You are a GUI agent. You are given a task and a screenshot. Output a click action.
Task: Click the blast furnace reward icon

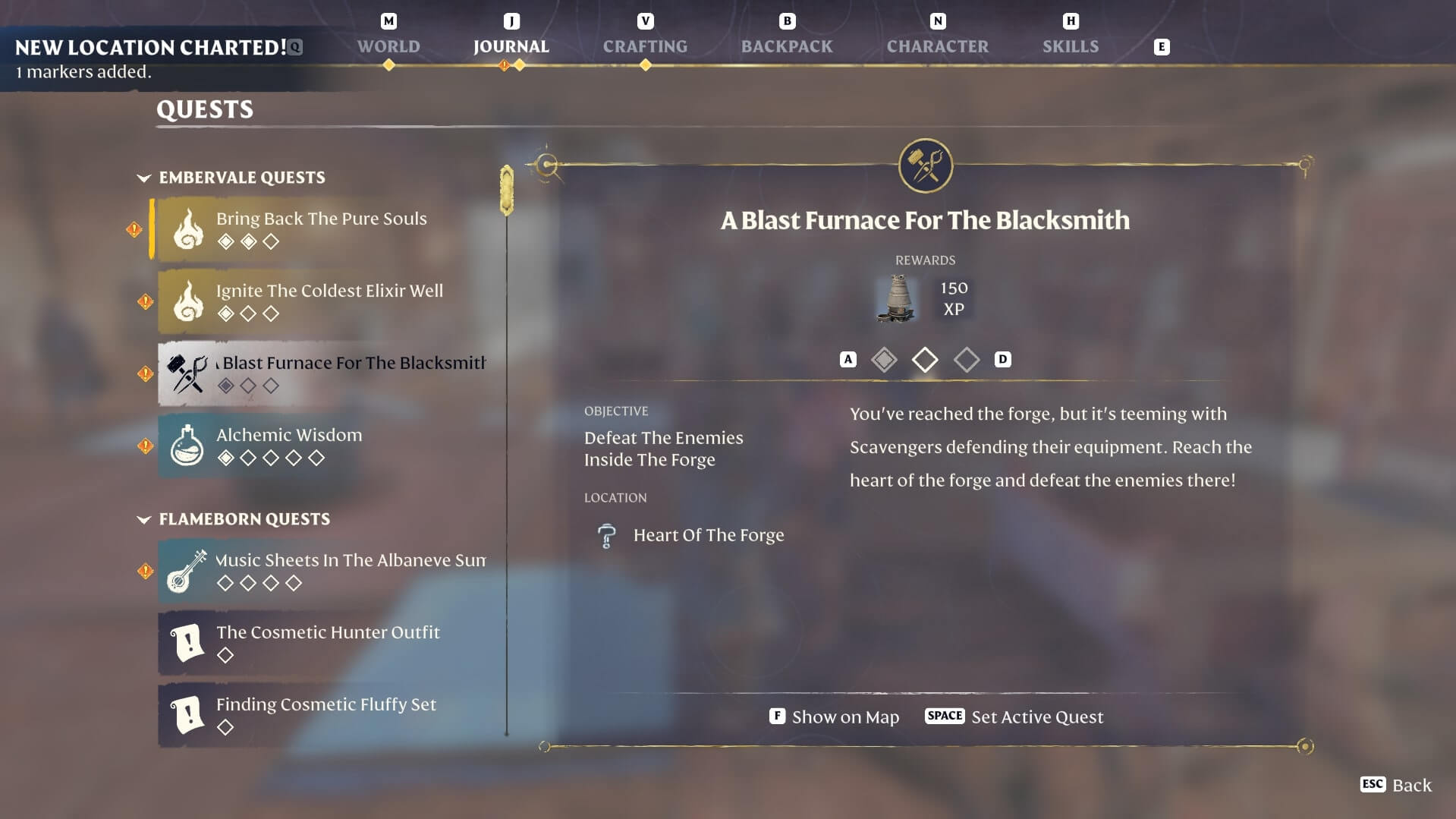[x=896, y=298]
